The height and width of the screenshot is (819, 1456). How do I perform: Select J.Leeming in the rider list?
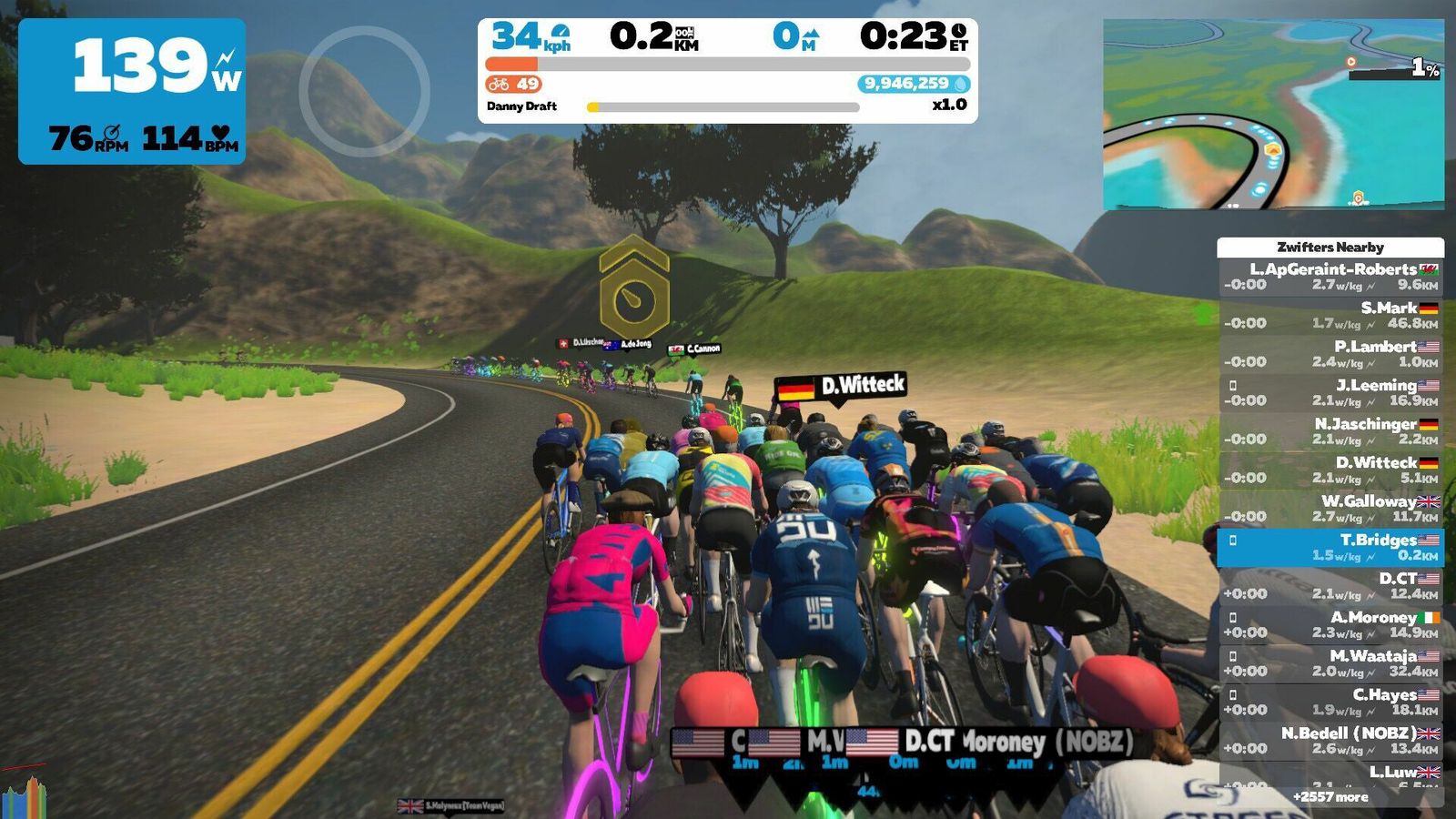[x=1330, y=392]
